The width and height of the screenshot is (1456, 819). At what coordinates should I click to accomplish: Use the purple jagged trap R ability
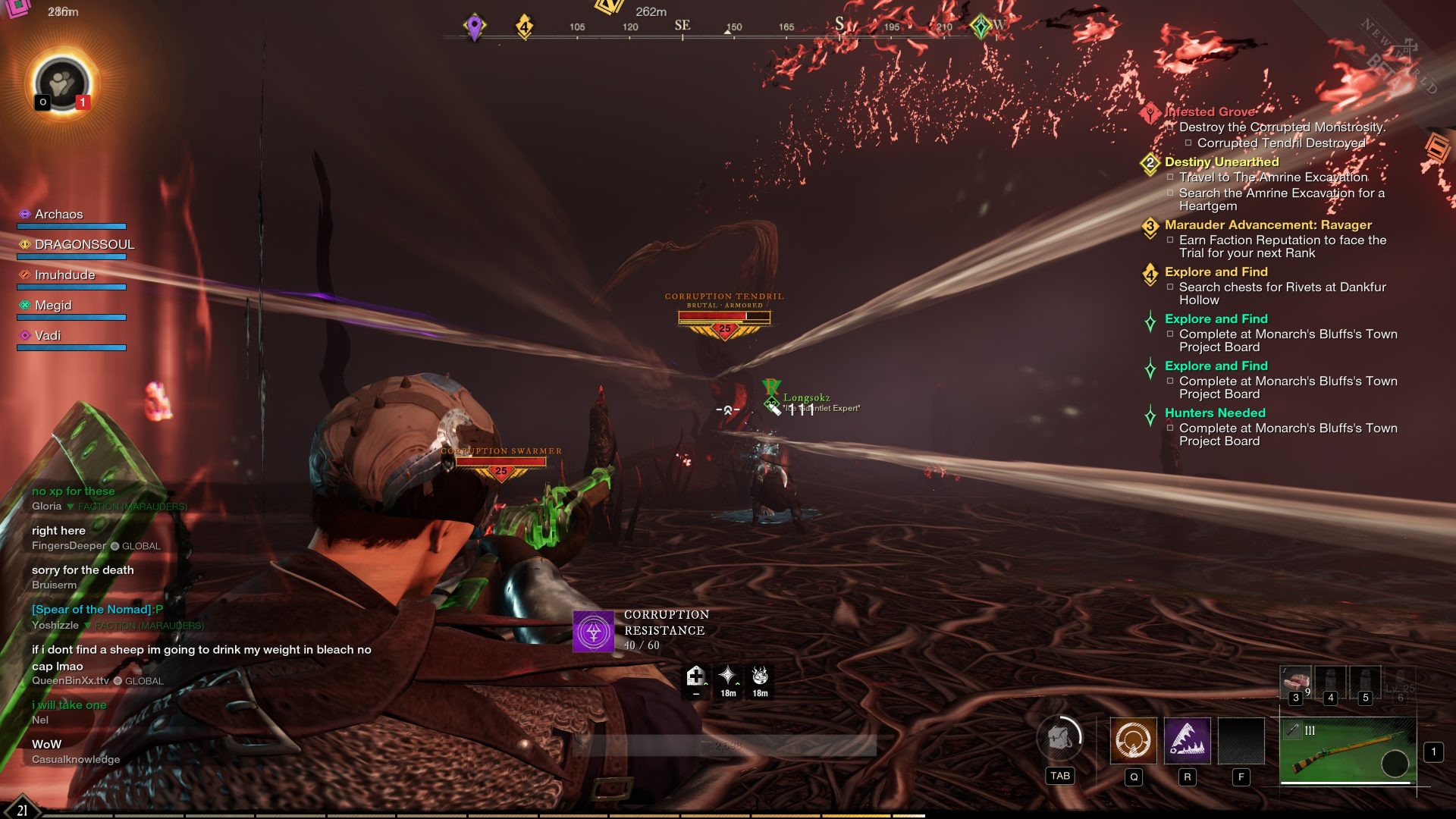[x=1187, y=740]
